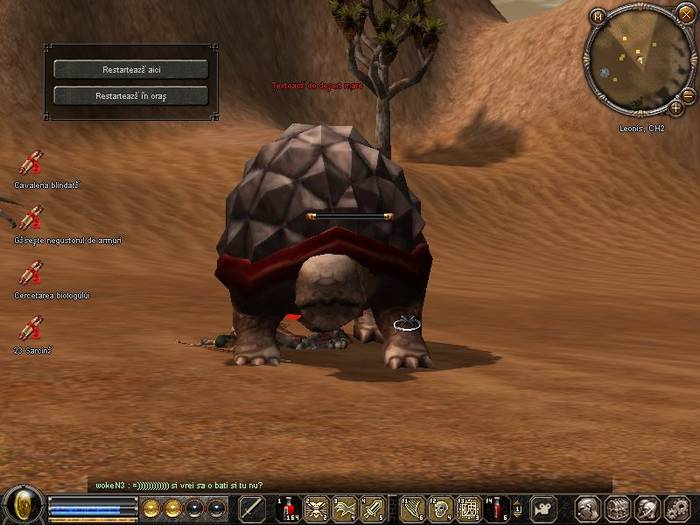Choose the 'Restartează aici' button
Image resolution: width=700 pixels, height=525 pixels.
click(130, 70)
